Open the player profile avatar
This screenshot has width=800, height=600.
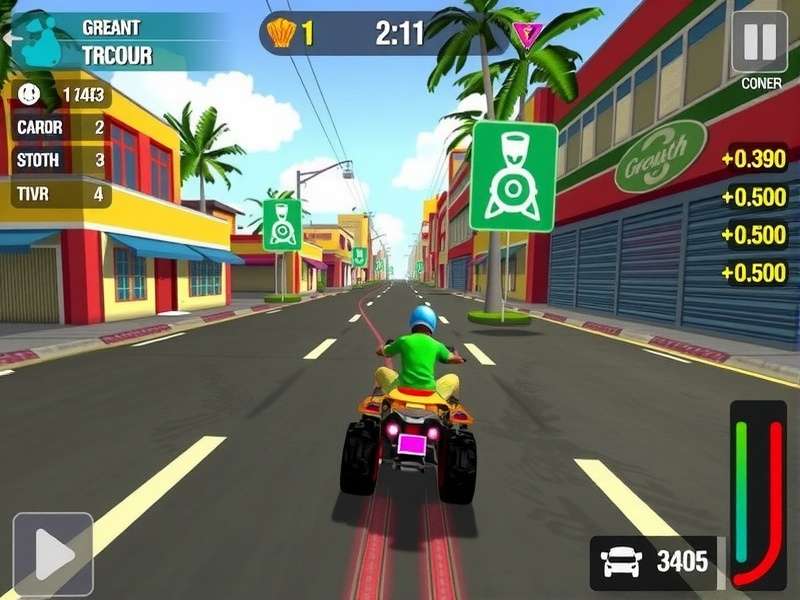(42, 43)
